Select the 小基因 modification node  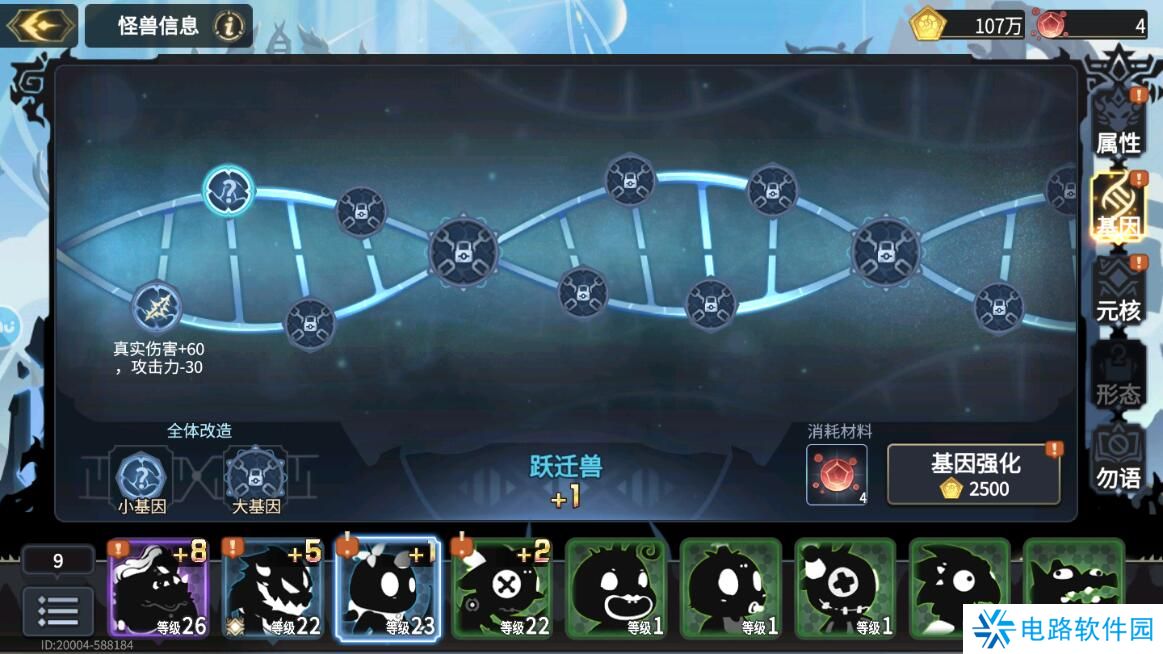pos(142,477)
